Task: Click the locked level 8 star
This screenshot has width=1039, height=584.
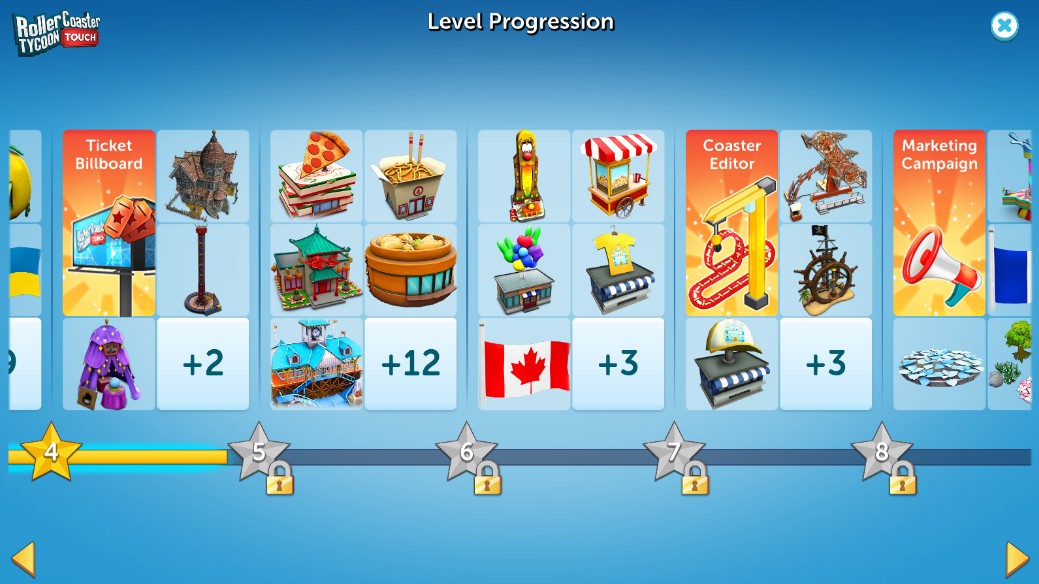Action: pos(882,453)
